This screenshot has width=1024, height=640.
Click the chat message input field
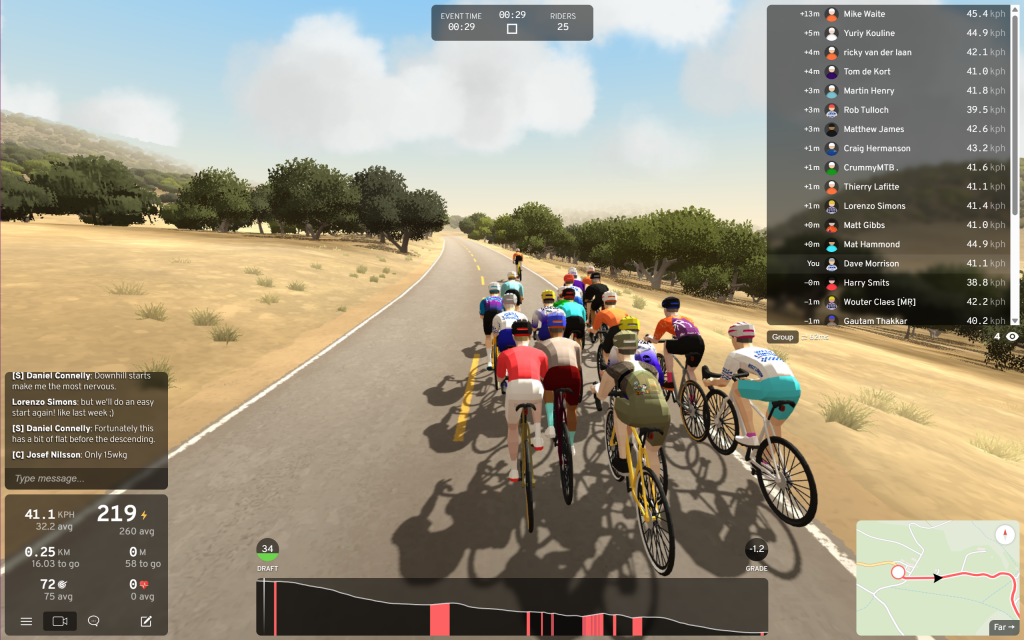tap(85, 478)
